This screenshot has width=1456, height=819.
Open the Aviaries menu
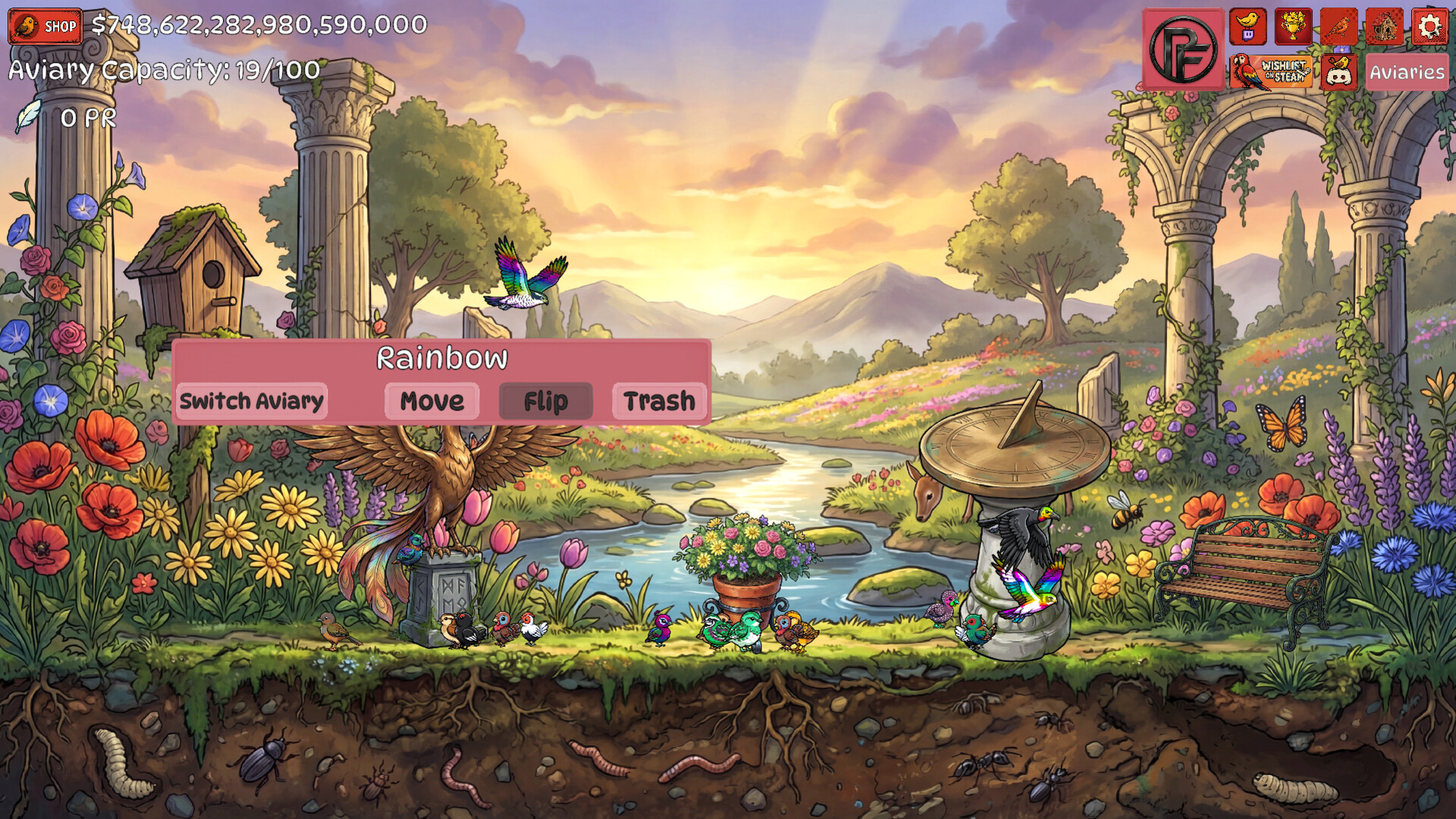(1407, 72)
